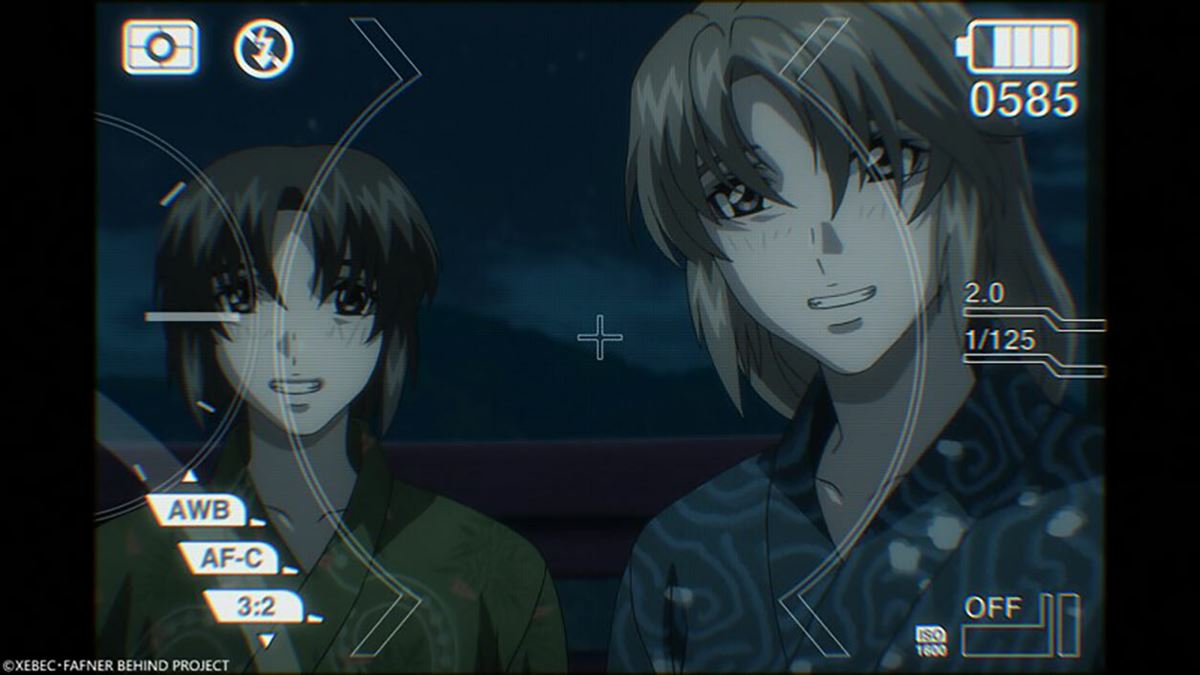Choose the AWB white balance setting

click(199, 510)
